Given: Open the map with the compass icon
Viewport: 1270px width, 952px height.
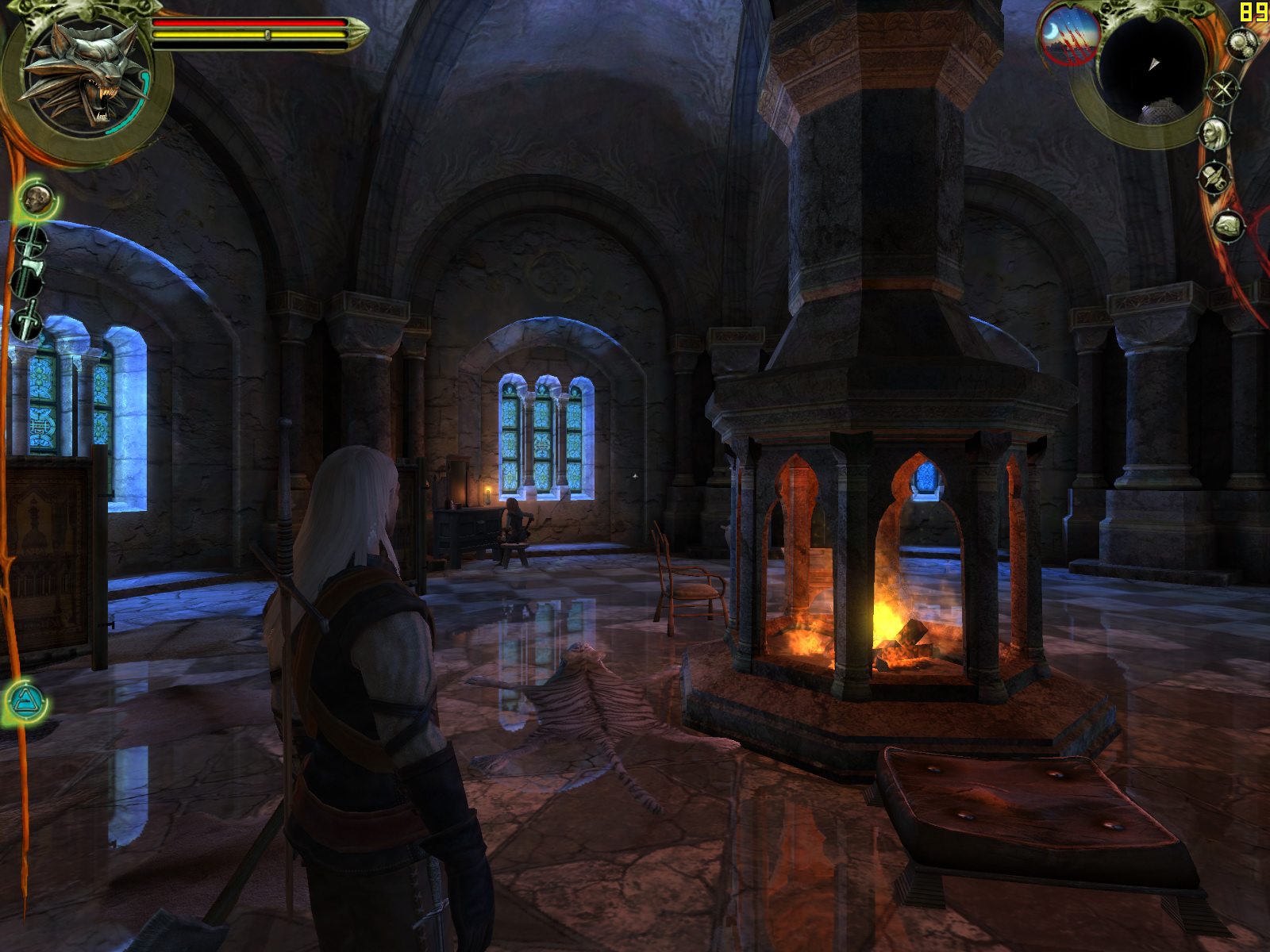Looking at the screenshot, I should (x=1222, y=87).
